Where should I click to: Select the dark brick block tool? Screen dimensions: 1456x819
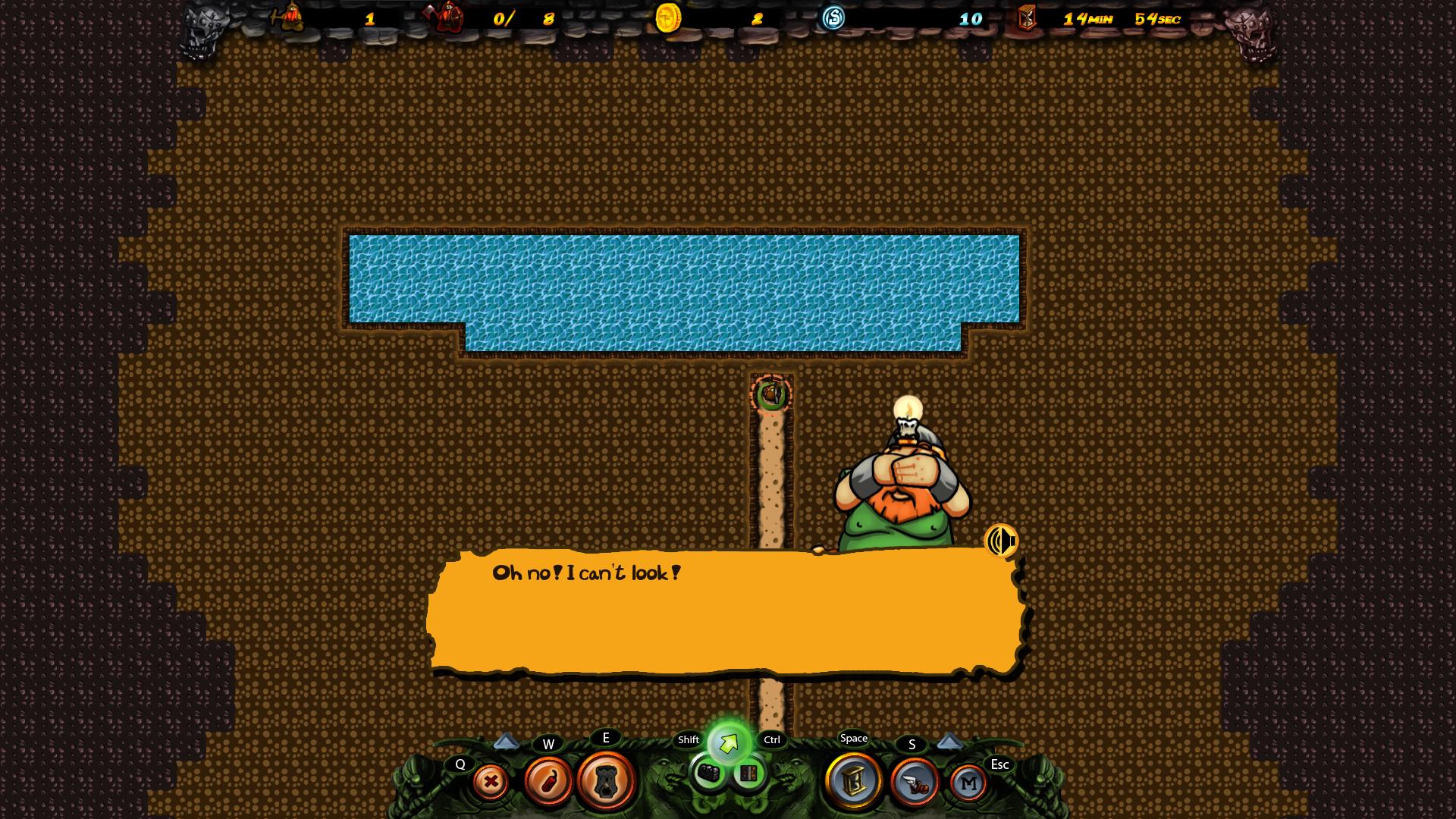point(709,773)
